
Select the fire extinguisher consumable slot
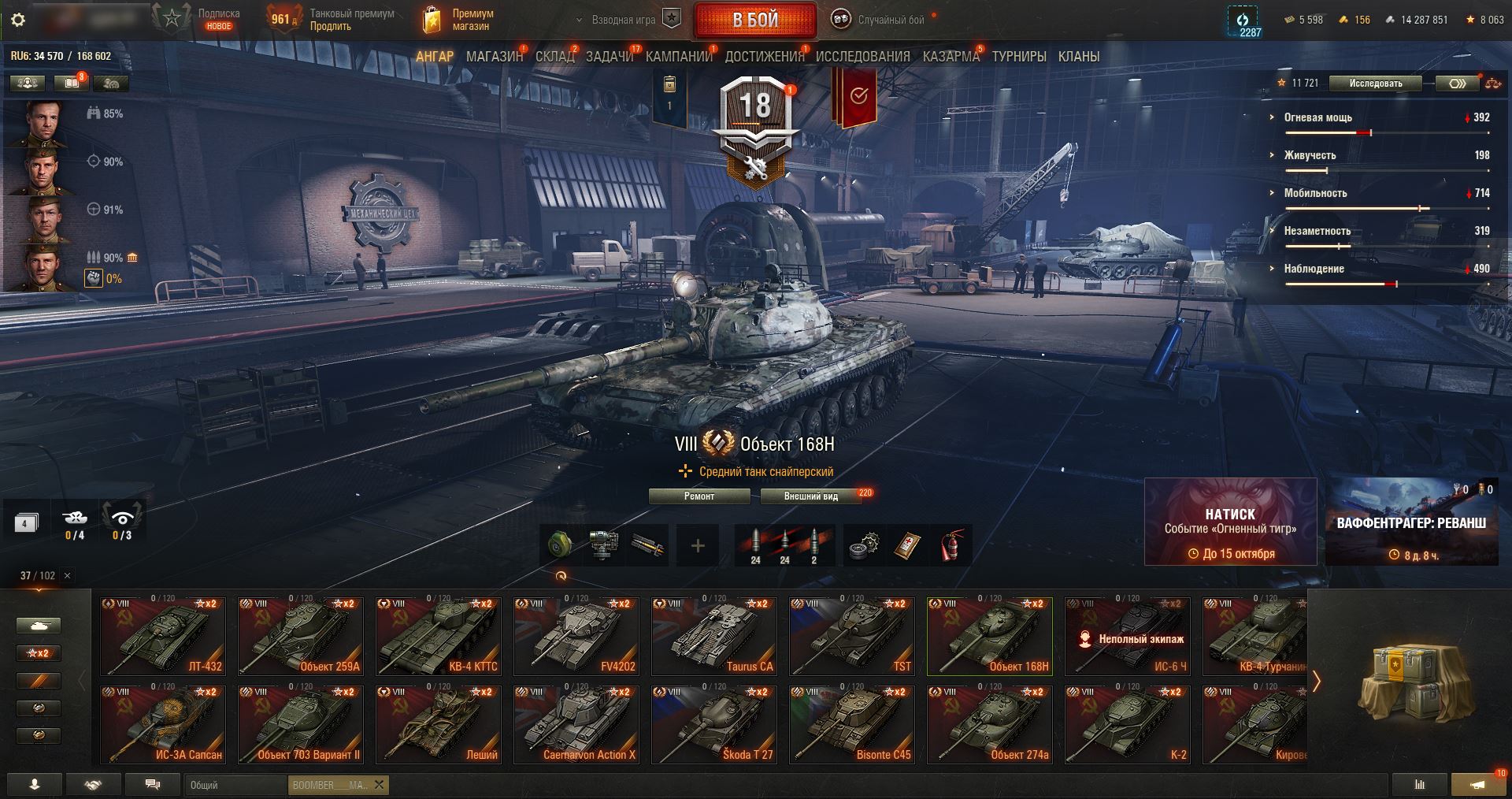click(x=951, y=545)
